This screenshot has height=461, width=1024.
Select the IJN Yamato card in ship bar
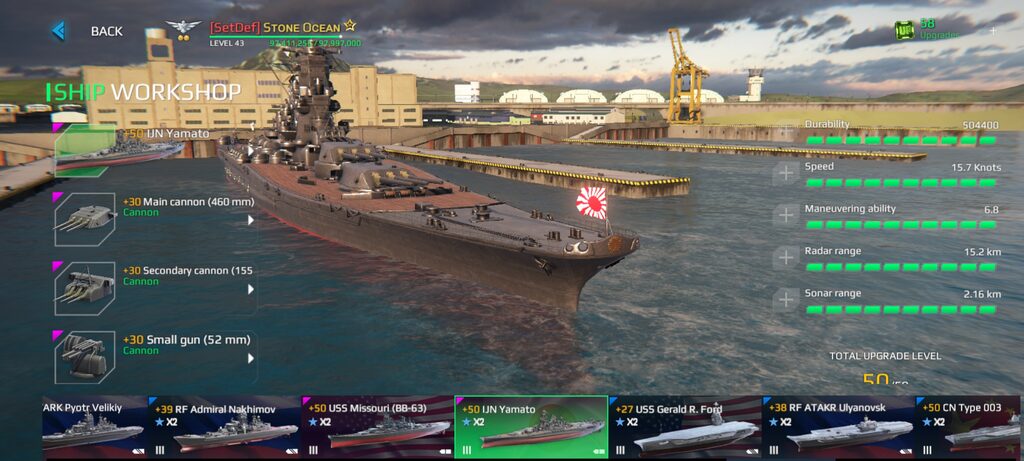[531, 427]
